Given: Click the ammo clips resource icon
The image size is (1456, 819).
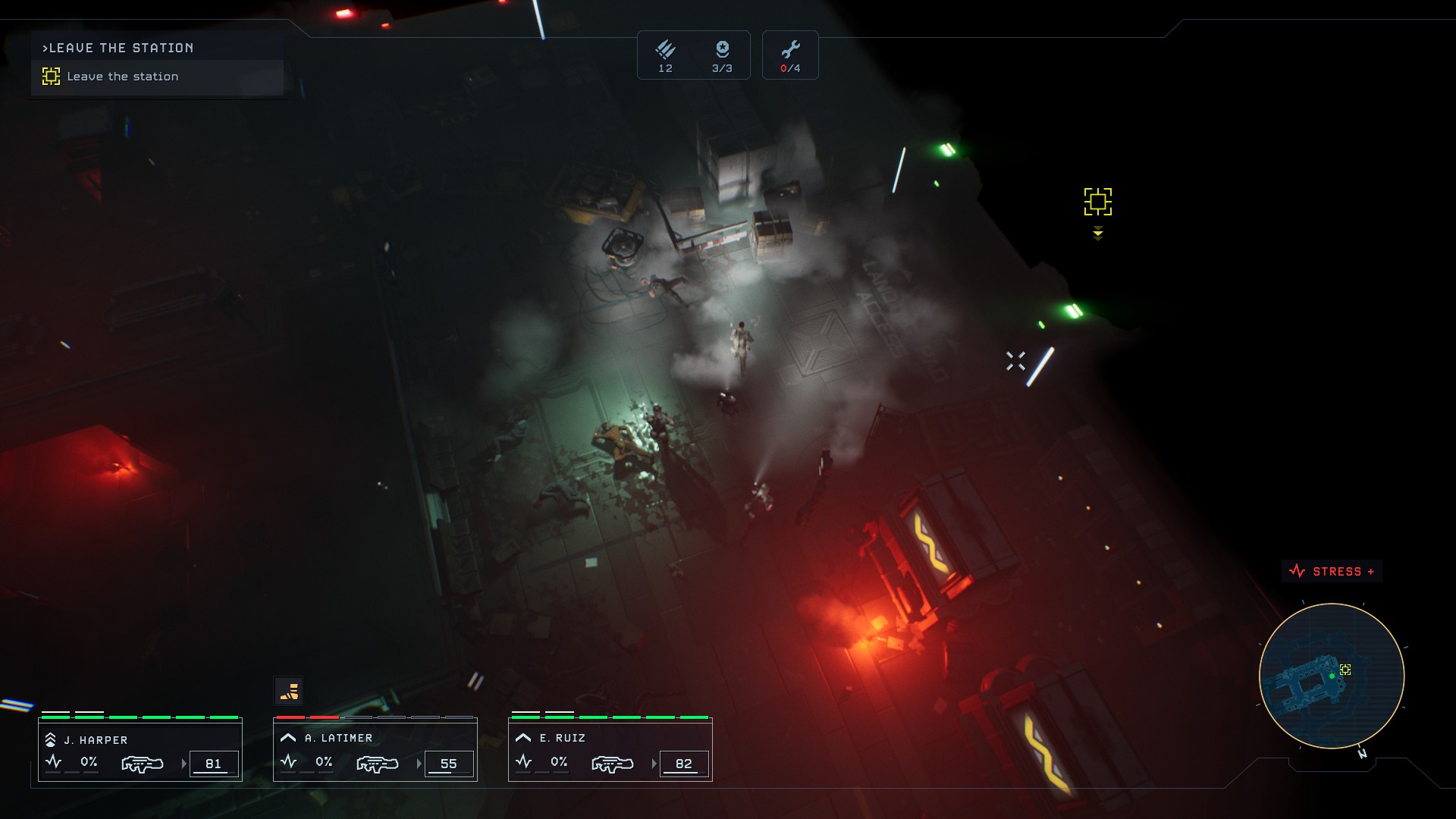Looking at the screenshot, I should point(665,50).
